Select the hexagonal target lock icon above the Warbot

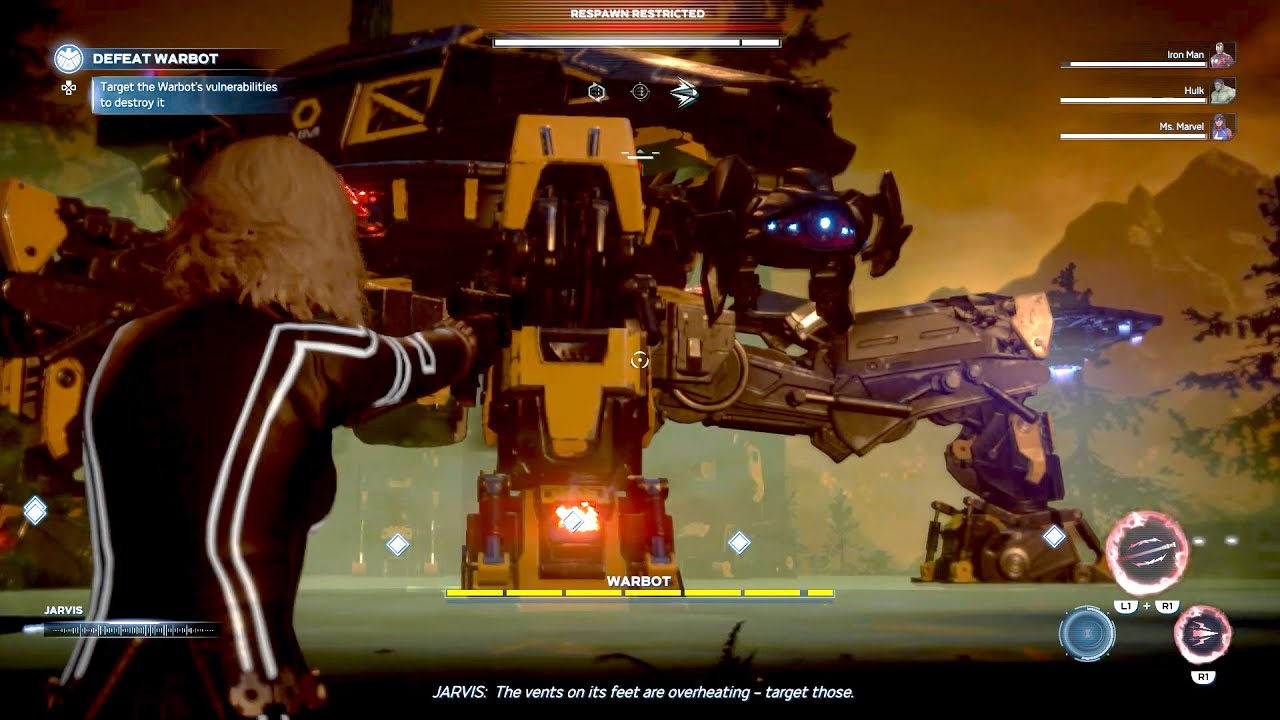point(597,91)
